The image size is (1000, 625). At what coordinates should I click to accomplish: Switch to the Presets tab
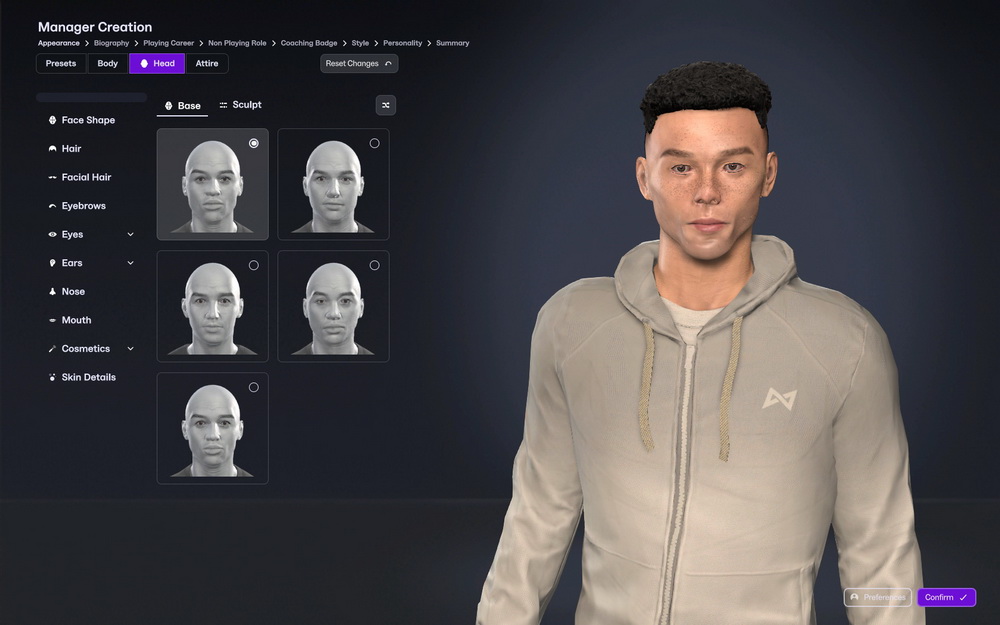[61, 63]
